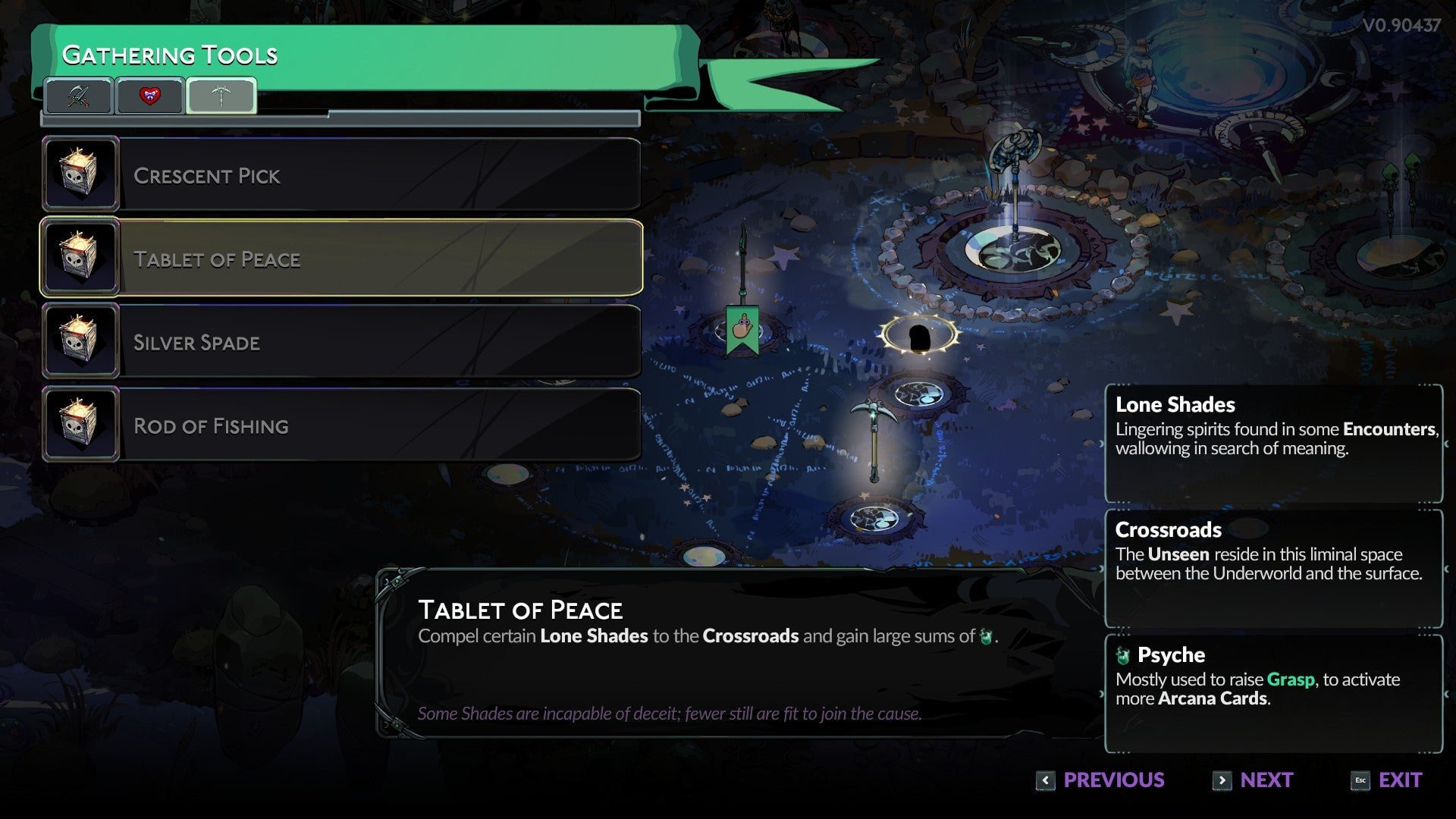
Task: Open the crossed weapons tab
Action: click(x=80, y=96)
